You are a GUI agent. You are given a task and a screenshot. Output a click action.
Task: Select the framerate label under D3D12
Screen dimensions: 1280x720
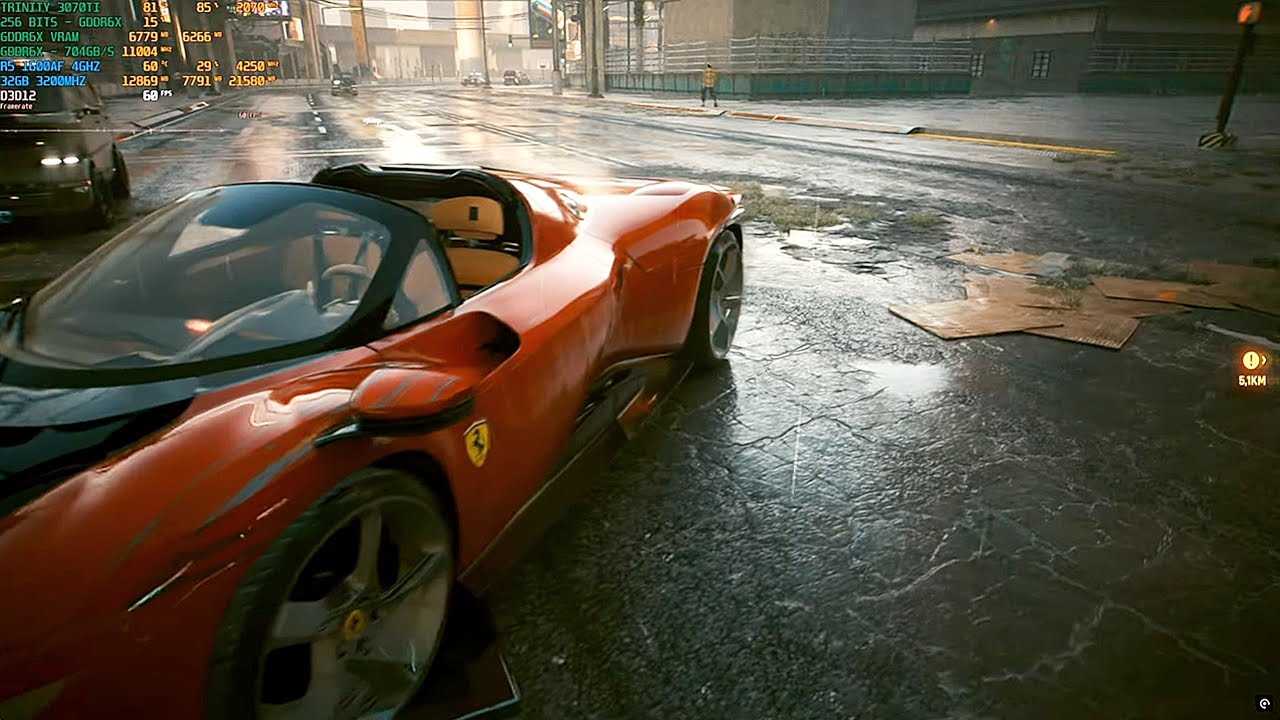click(16, 105)
